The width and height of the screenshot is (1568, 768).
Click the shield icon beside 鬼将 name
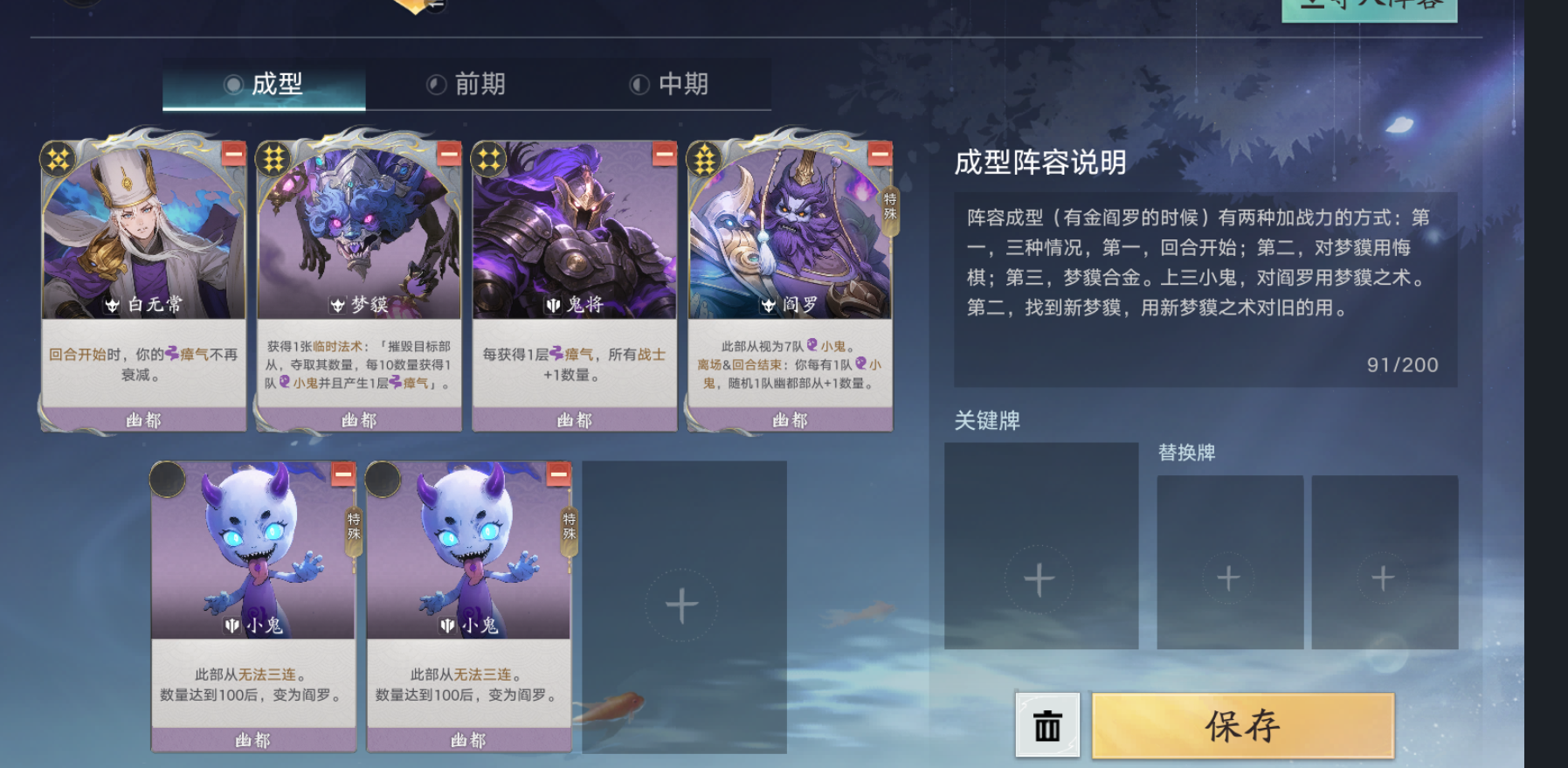coord(551,306)
